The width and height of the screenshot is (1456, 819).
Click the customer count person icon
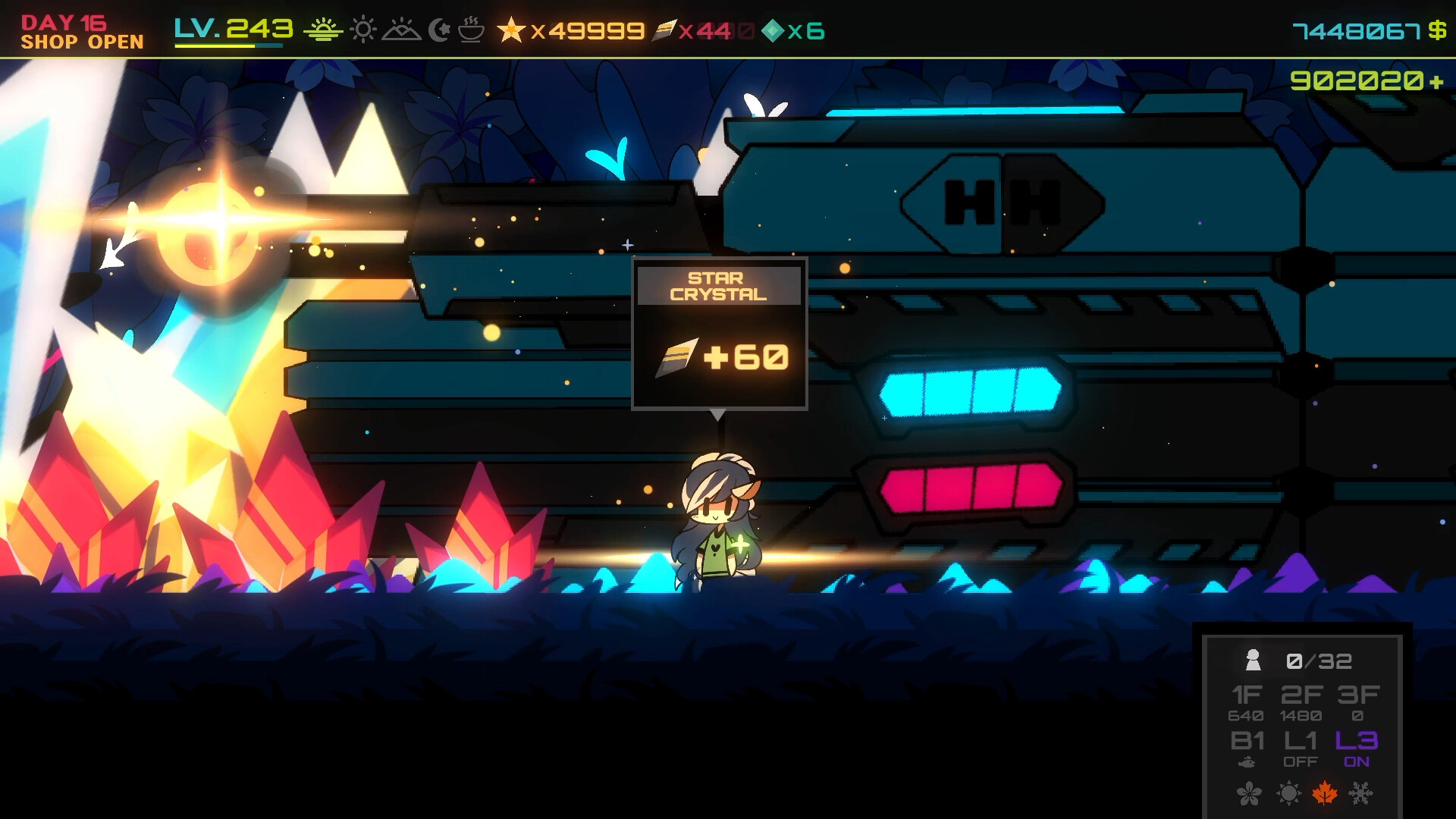tap(1253, 661)
